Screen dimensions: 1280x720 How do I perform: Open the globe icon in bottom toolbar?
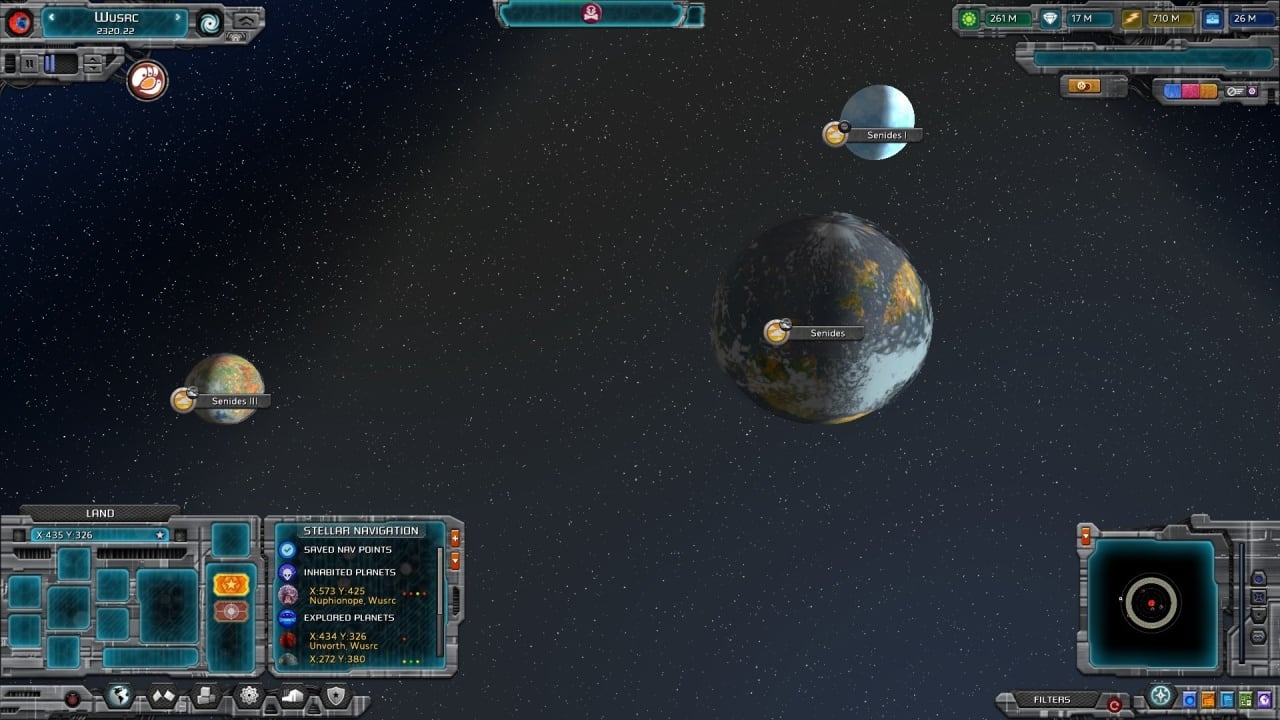(120, 695)
